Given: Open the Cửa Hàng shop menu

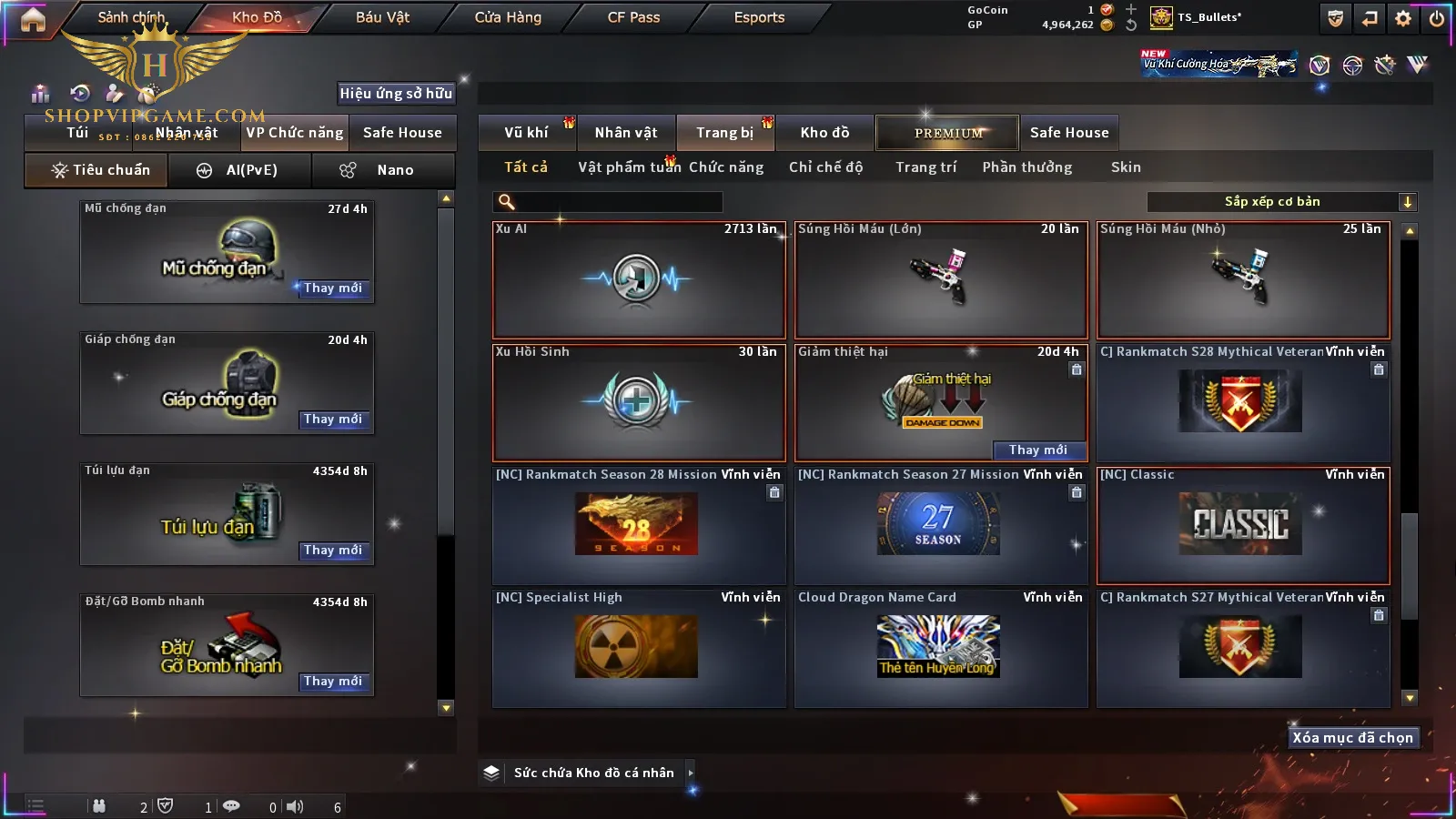Looking at the screenshot, I should coord(508,17).
